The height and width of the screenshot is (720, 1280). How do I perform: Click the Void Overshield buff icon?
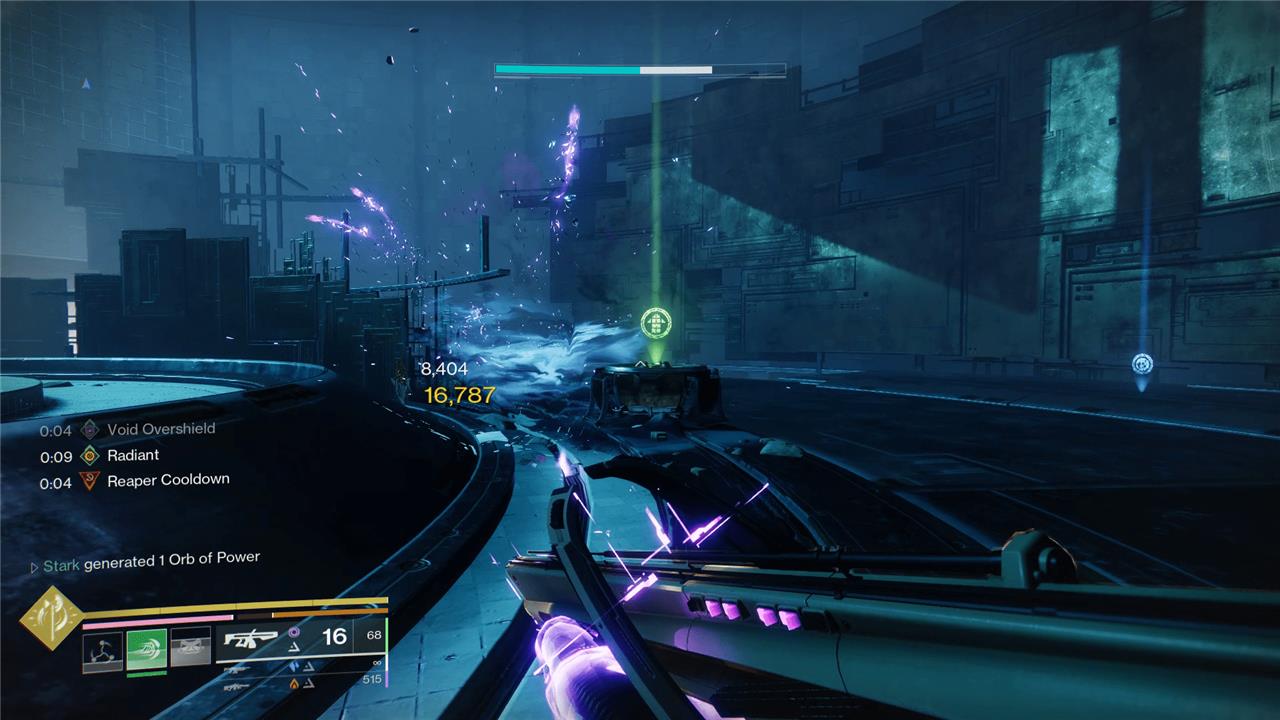click(x=90, y=430)
